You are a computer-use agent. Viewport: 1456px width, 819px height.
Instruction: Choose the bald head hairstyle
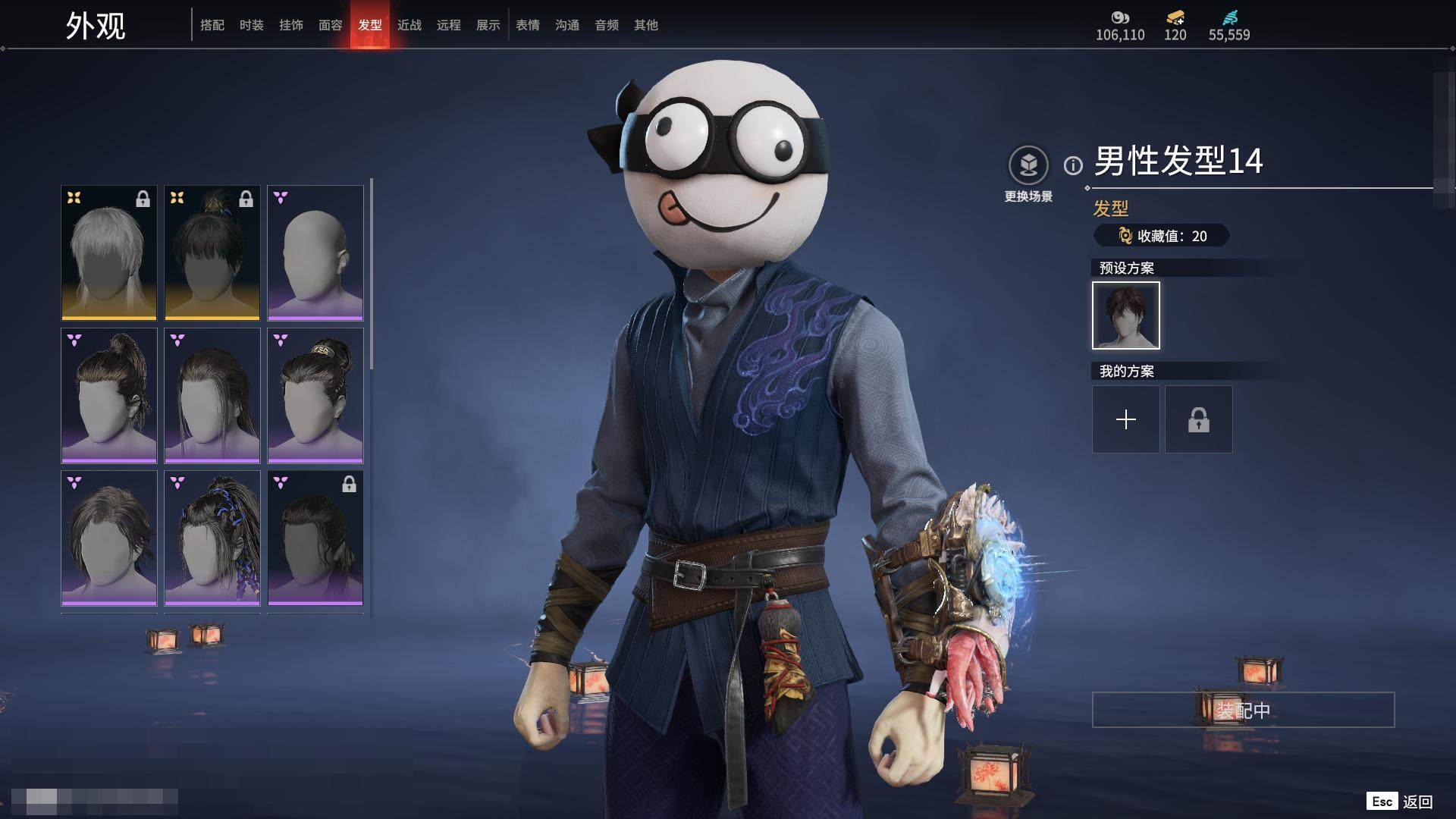tap(315, 253)
